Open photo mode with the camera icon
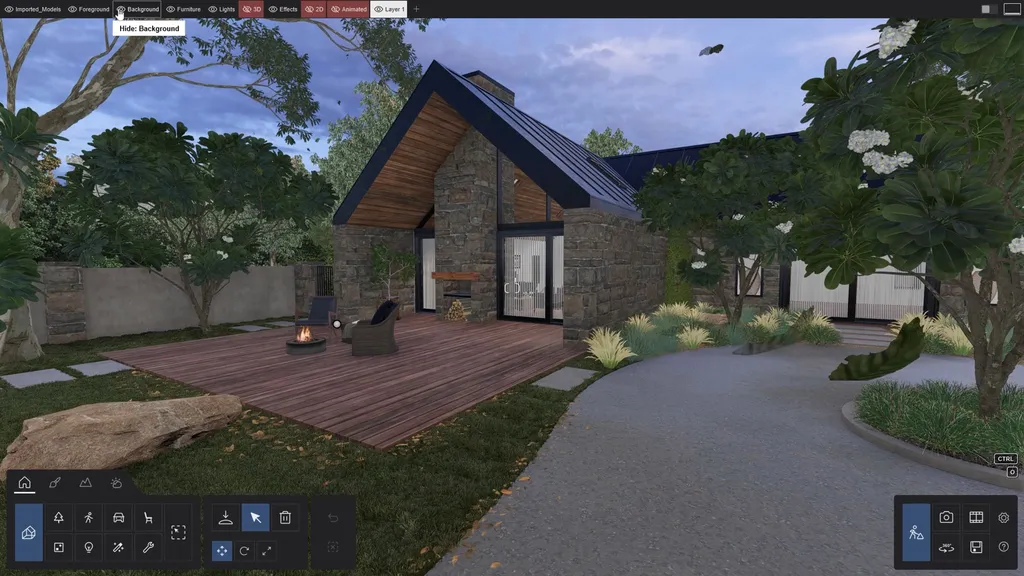This screenshot has height=576, width=1024. pos(946,518)
